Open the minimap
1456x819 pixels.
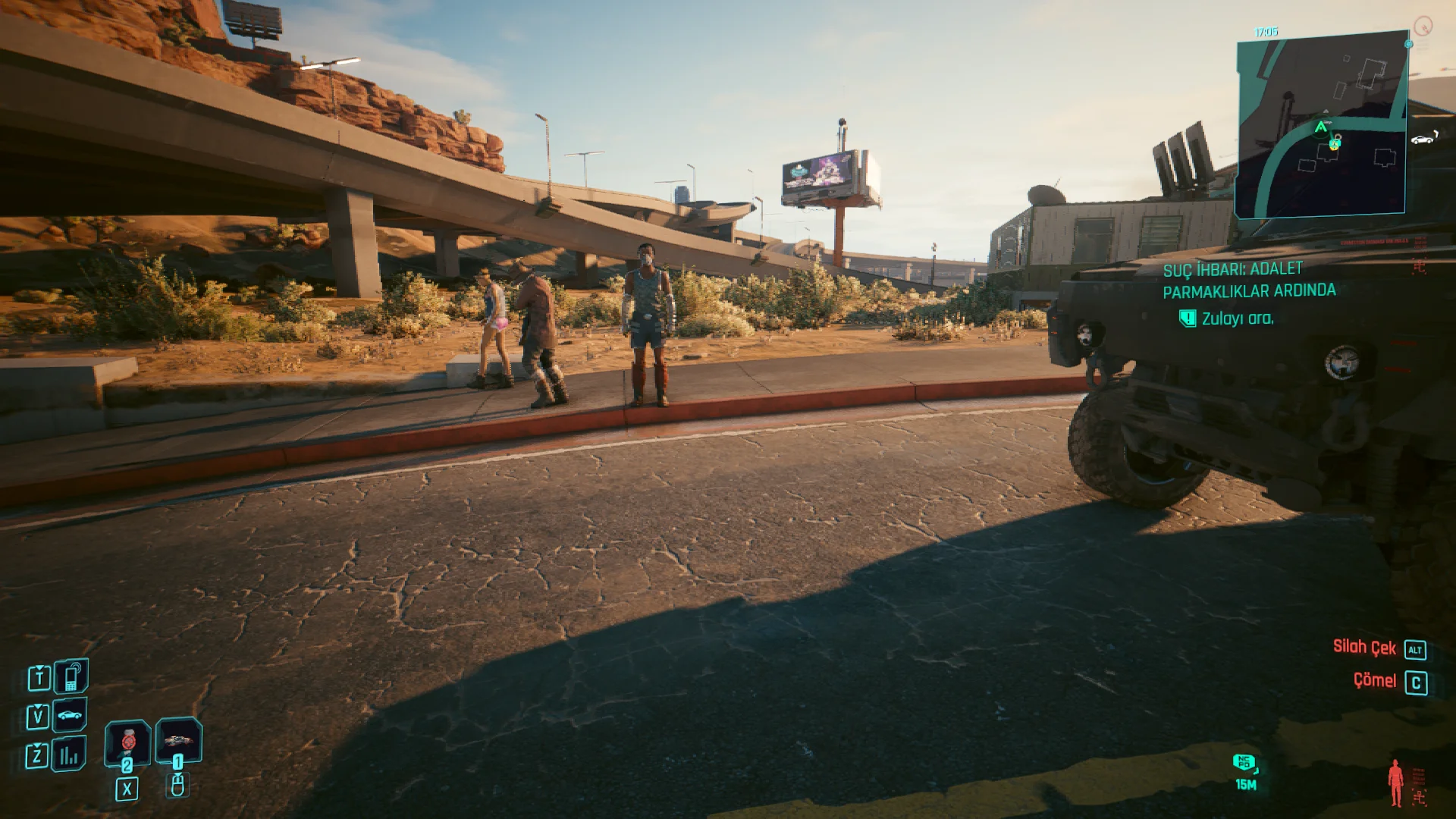pos(1321,125)
